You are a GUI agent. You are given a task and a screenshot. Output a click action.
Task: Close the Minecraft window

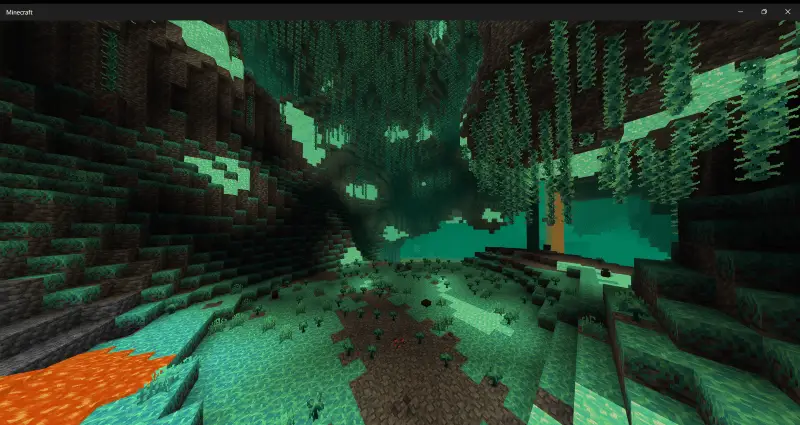(786, 11)
